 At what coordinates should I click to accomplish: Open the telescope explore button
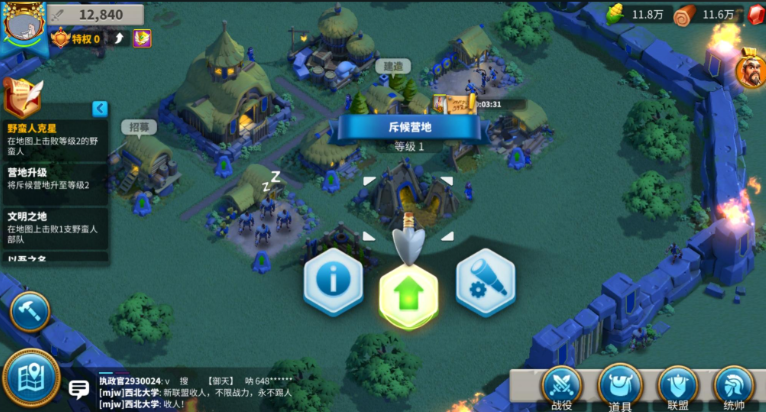coord(485,279)
